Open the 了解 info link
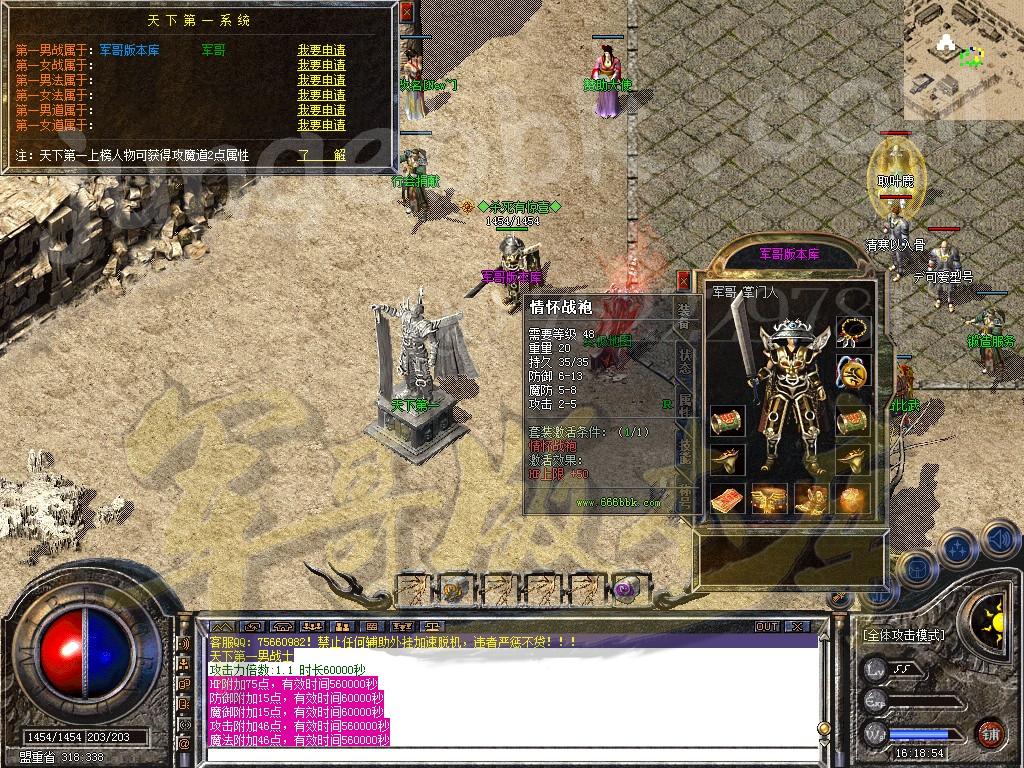Image resolution: width=1024 pixels, height=768 pixels. [321, 155]
